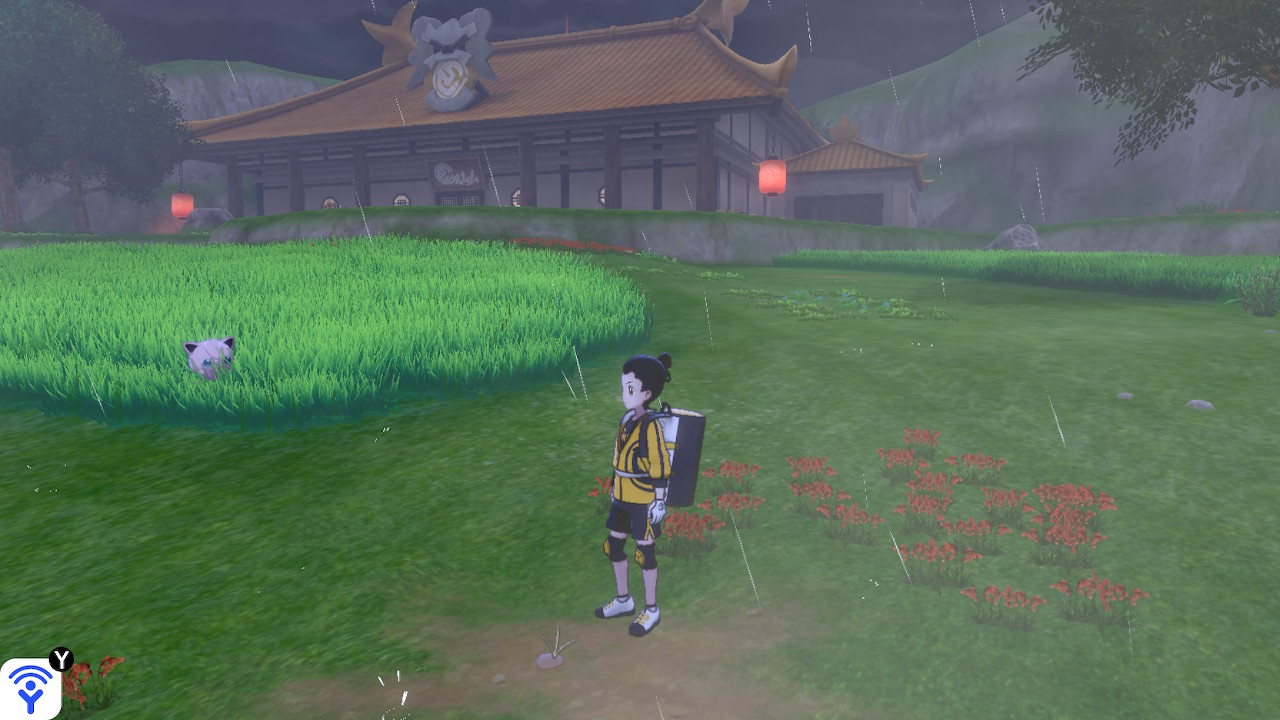The height and width of the screenshot is (720, 1280).
Task: Open the Y-Comm wireless icon
Action: tap(31, 688)
